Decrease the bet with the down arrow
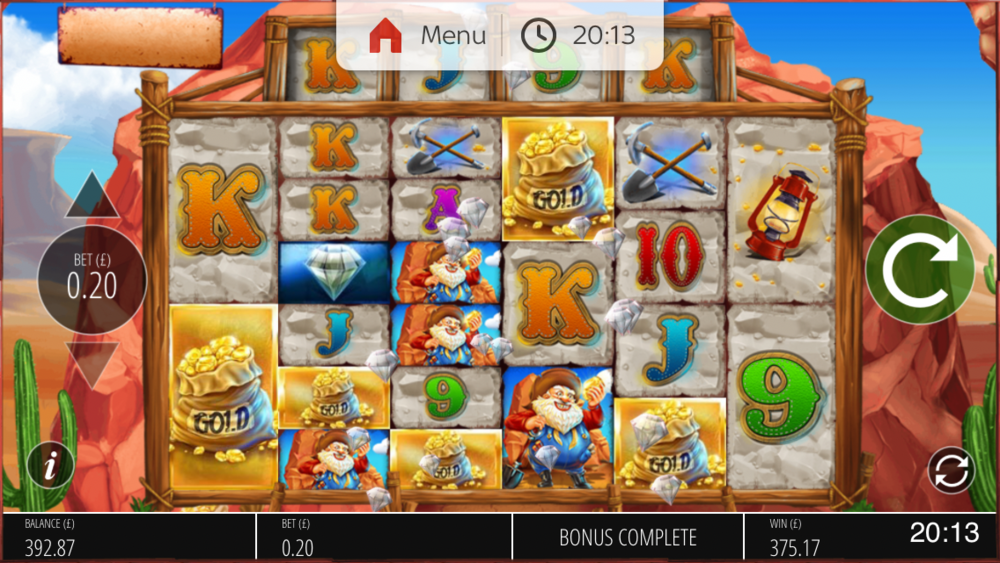Image resolution: width=1000 pixels, height=563 pixels. point(92,364)
